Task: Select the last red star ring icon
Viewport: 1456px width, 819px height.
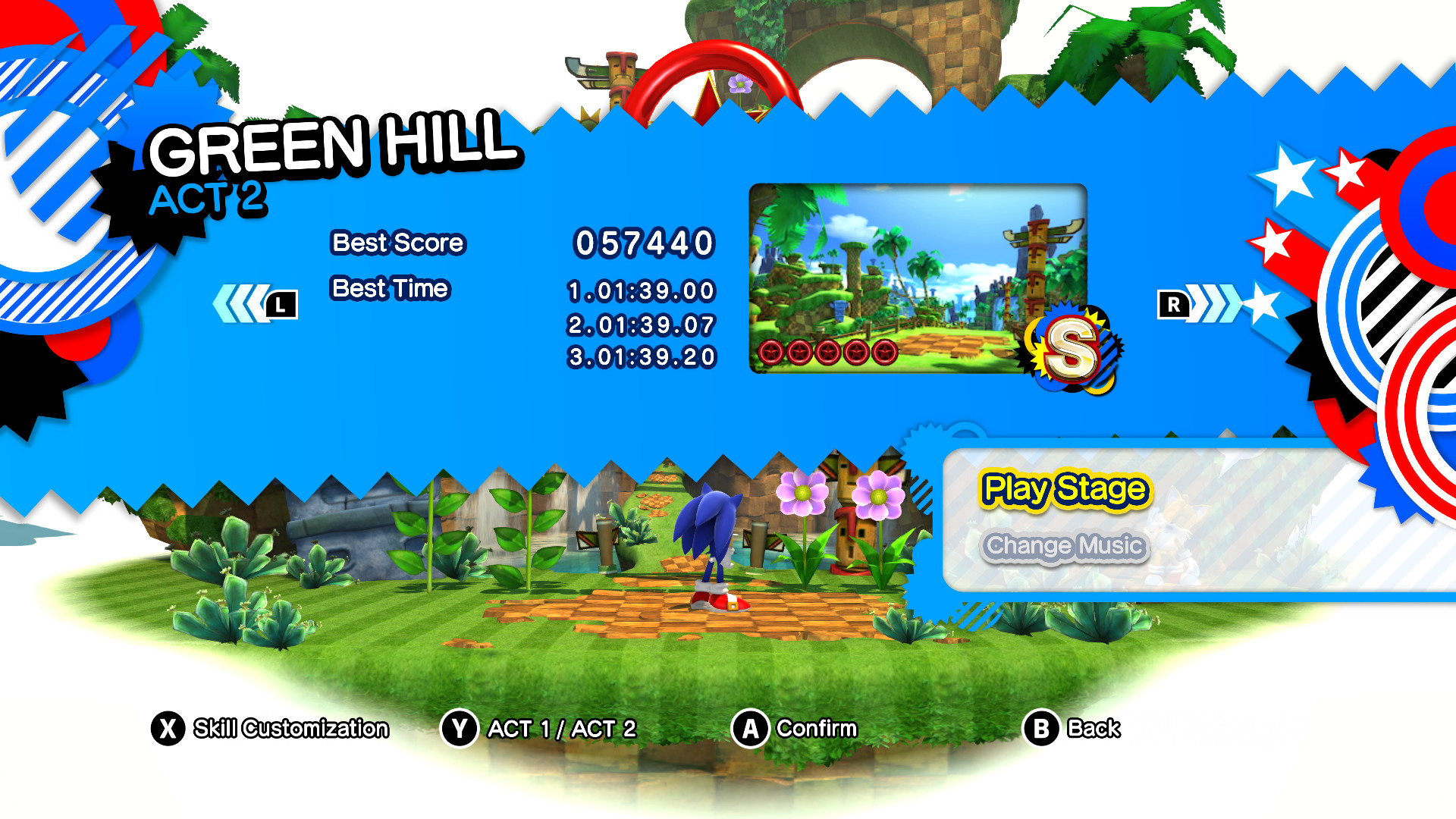Action: click(x=886, y=350)
